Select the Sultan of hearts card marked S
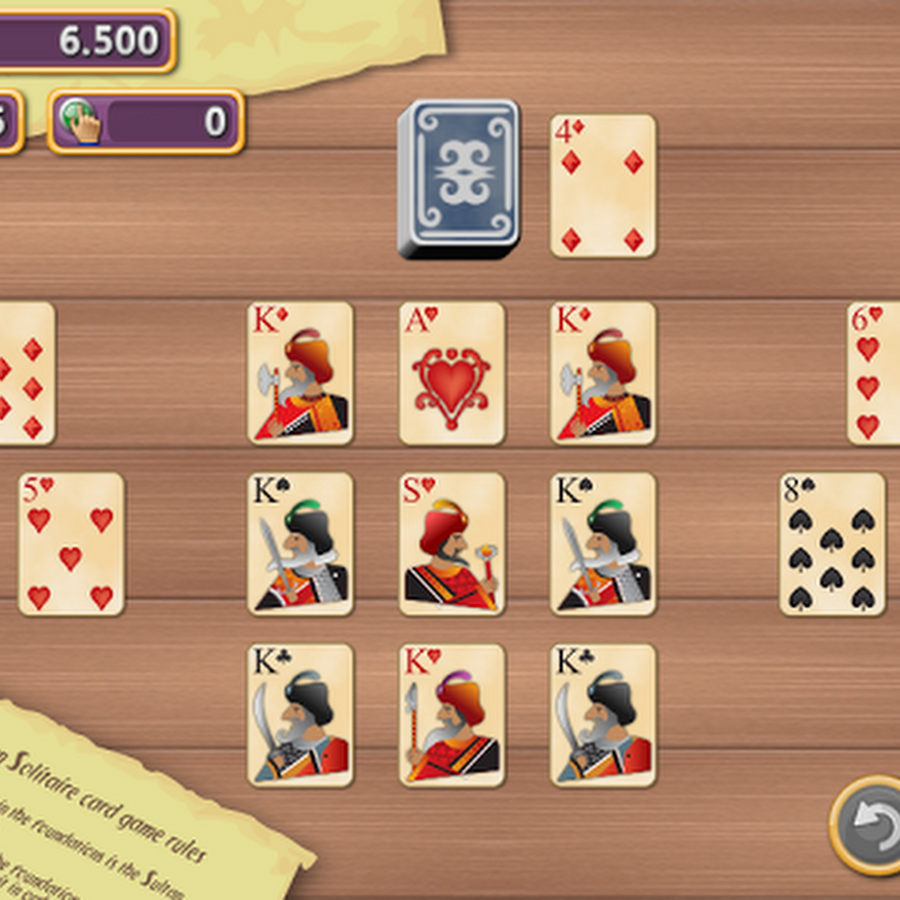Viewport: 900px width, 900px height. pos(452,543)
